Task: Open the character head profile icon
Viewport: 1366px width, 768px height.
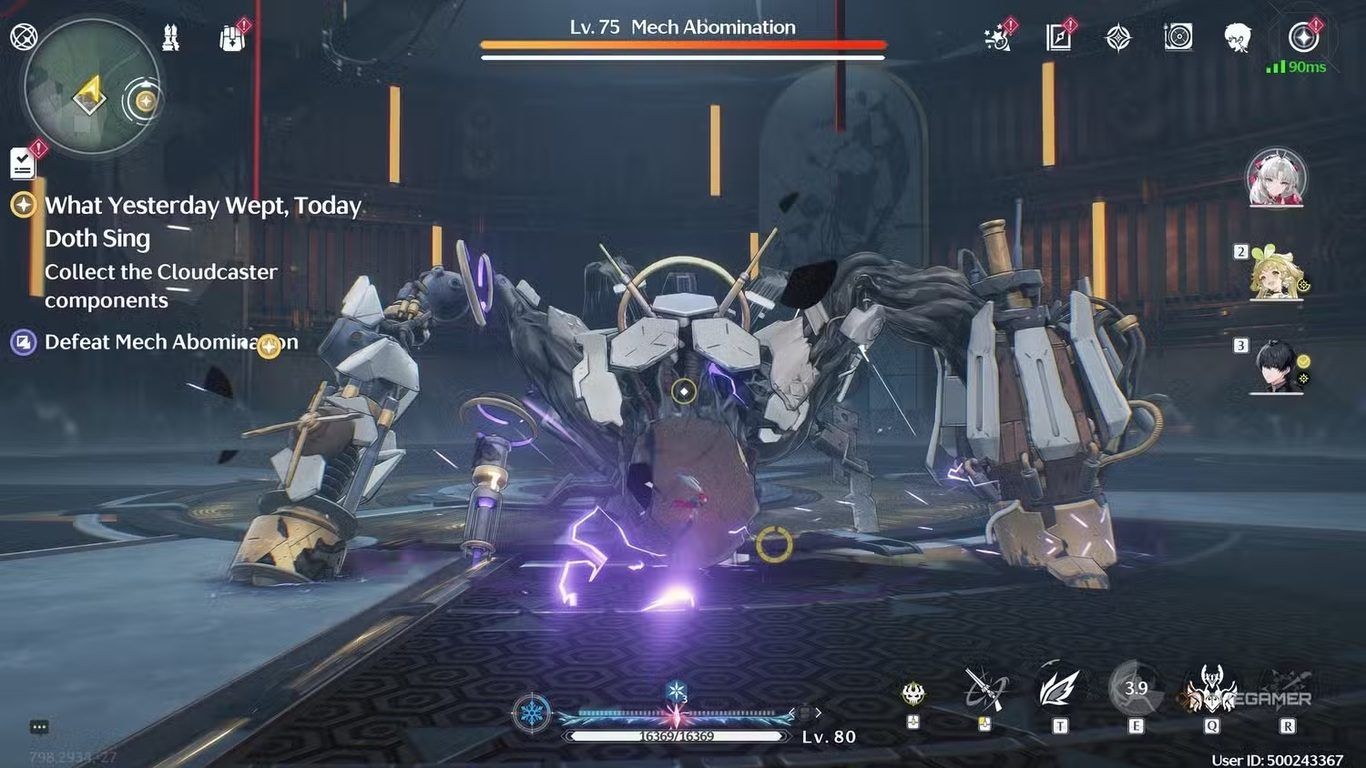Action: point(1238,38)
